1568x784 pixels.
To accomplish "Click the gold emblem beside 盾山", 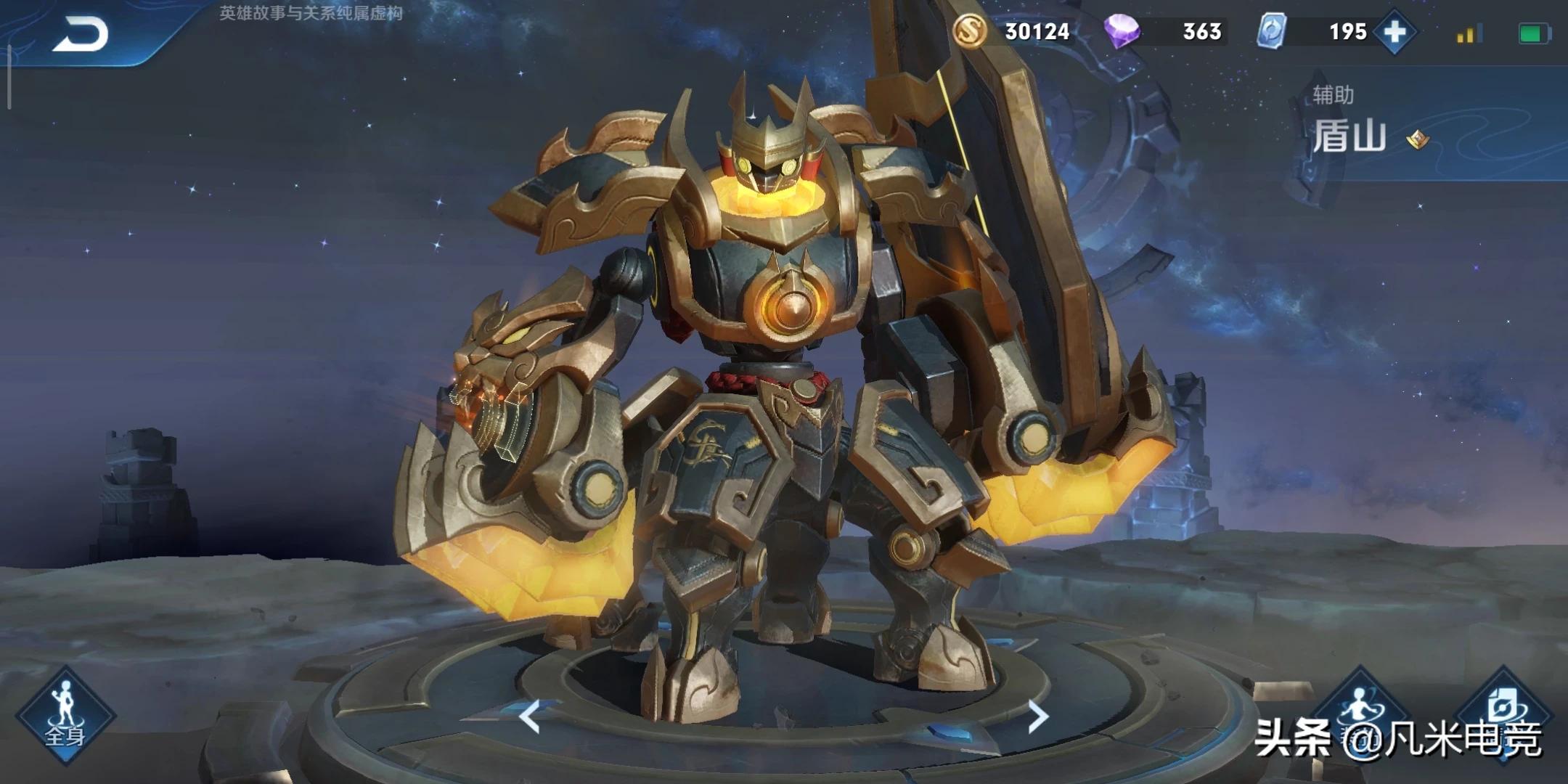I will coord(1417,139).
